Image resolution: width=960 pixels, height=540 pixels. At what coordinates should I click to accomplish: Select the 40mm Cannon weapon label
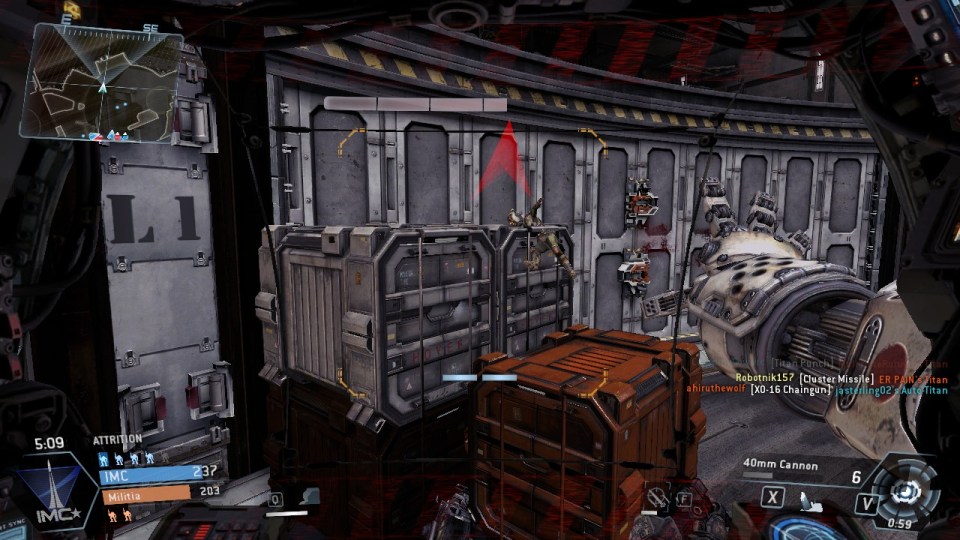tap(780, 465)
